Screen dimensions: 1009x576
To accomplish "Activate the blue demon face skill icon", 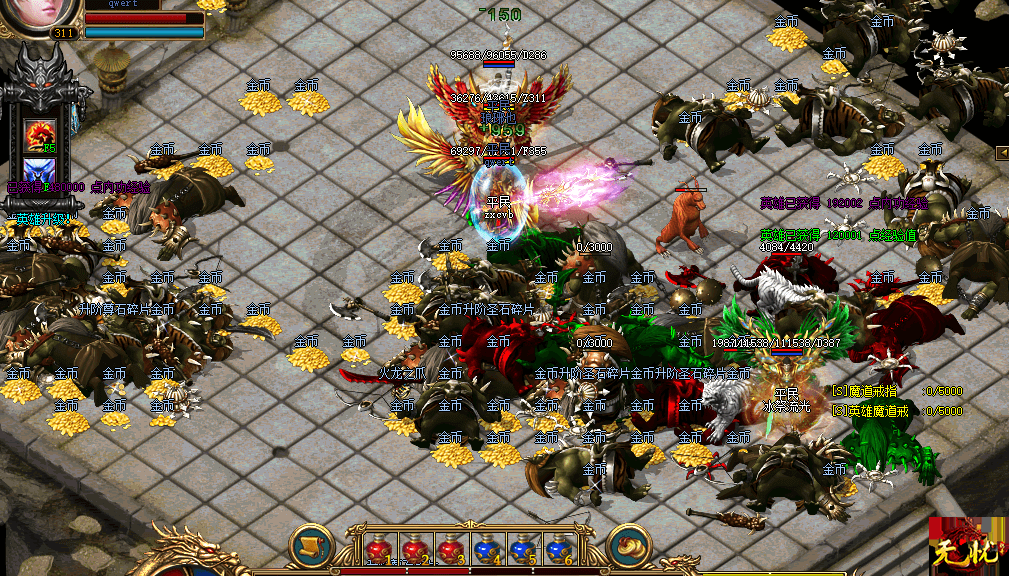I will tap(40, 171).
